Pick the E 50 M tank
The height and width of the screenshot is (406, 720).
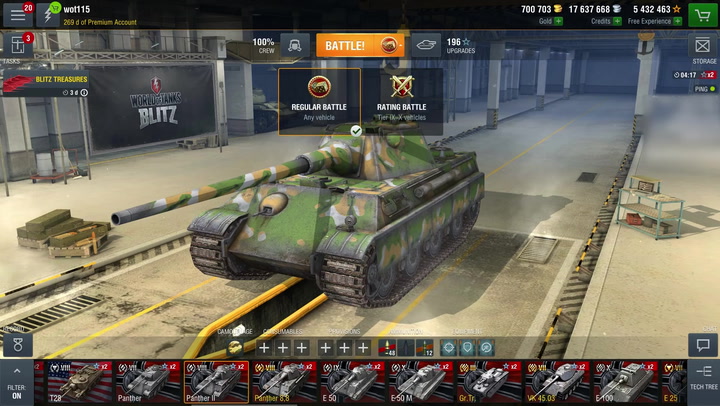point(420,382)
